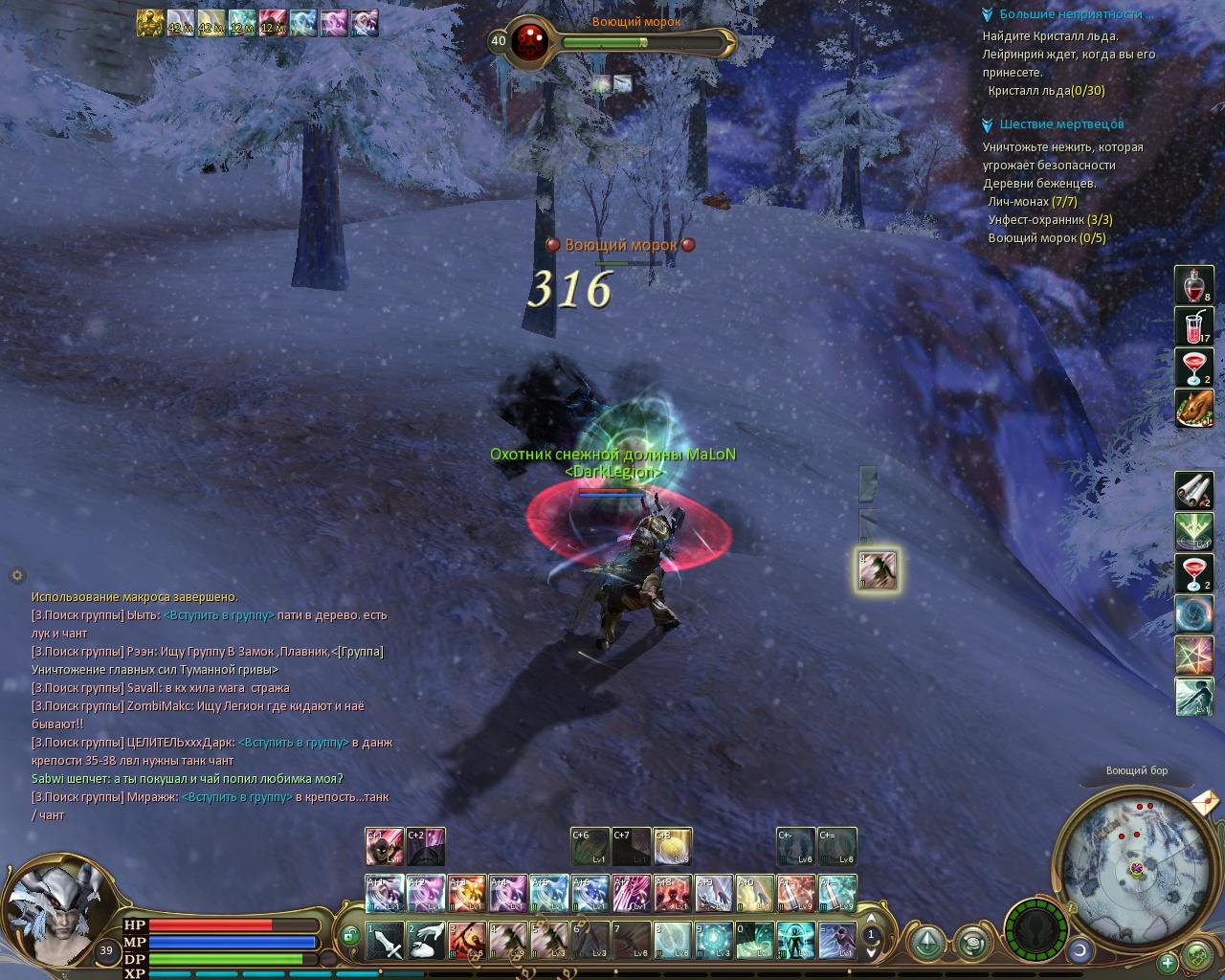The height and width of the screenshot is (980, 1225).
Task: Use the red potion flask with 8 charges
Action: (1193, 285)
